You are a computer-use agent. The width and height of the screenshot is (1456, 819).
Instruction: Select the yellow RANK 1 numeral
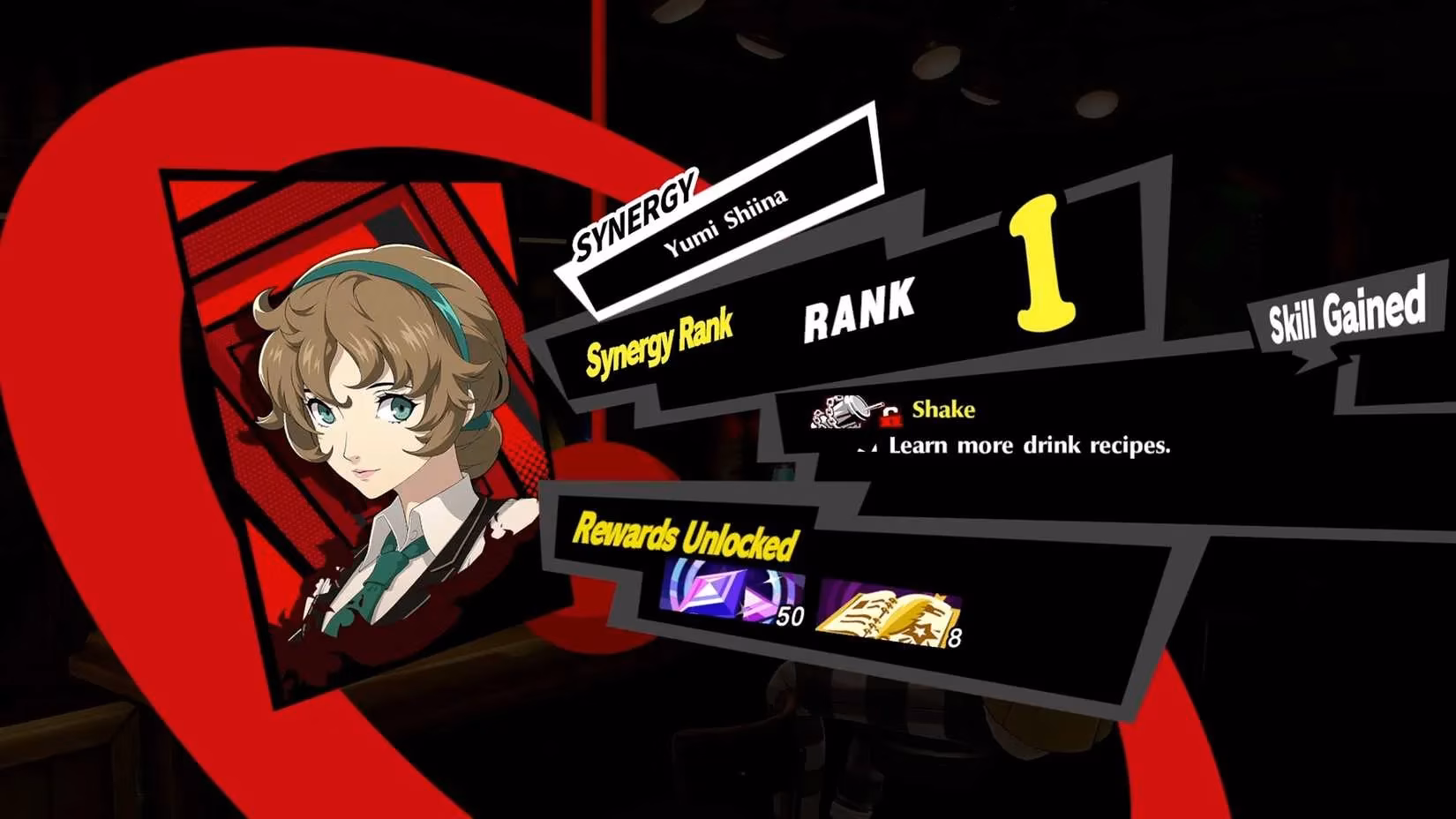(1045, 265)
